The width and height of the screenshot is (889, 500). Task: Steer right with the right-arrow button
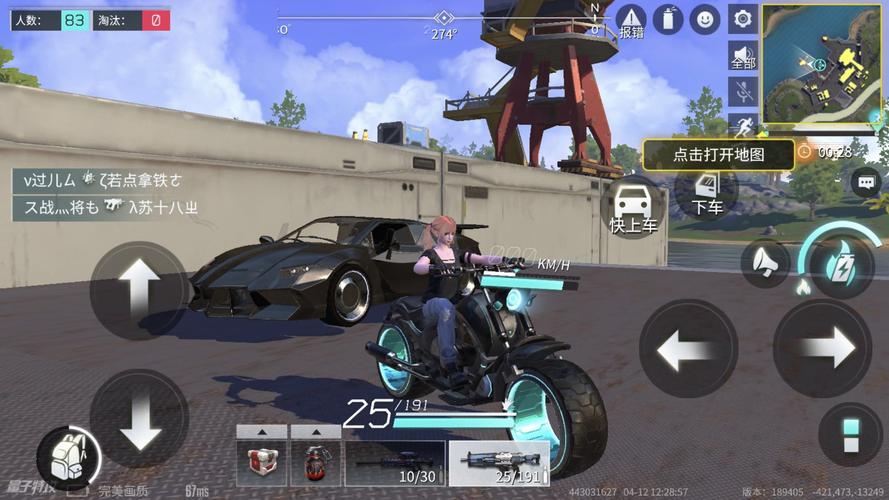coord(823,348)
